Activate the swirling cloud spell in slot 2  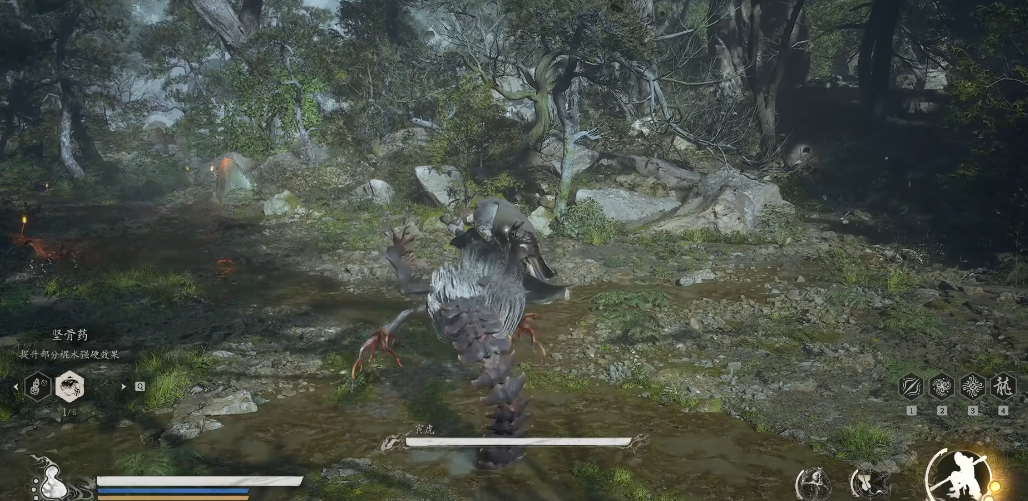(942, 387)
